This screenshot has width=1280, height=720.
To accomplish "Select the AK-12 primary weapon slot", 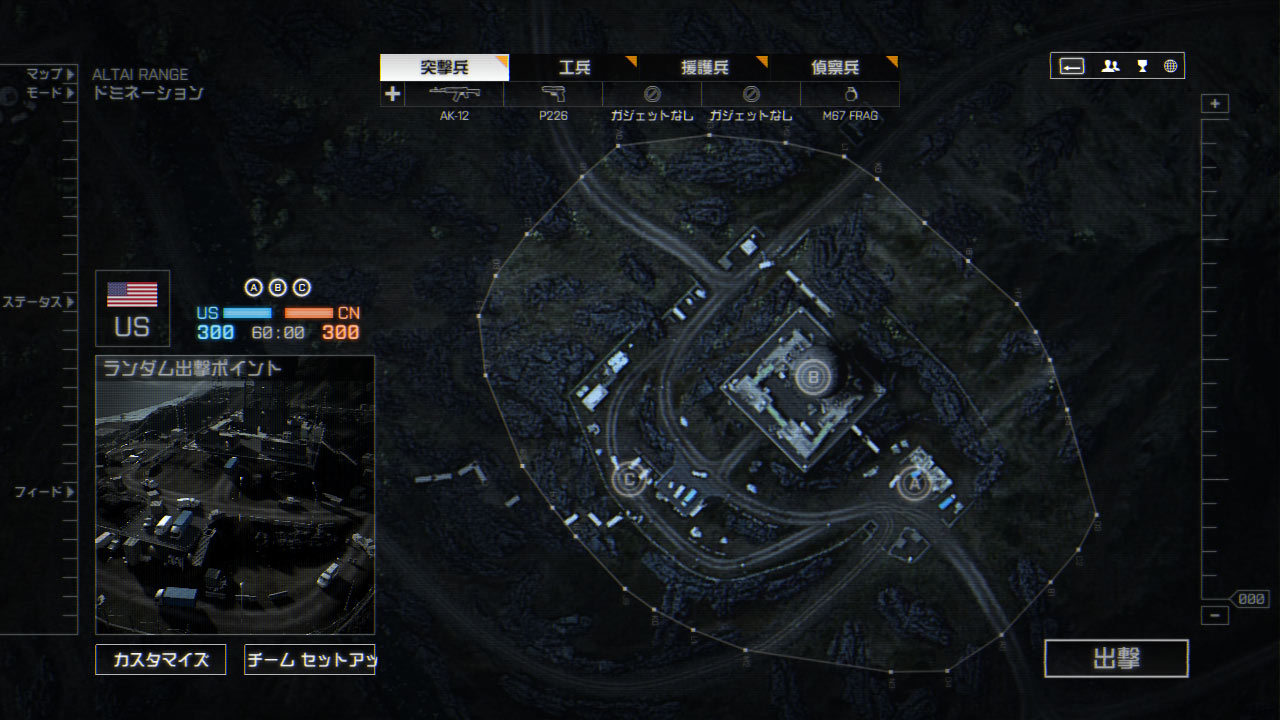I will click(454, 94).
